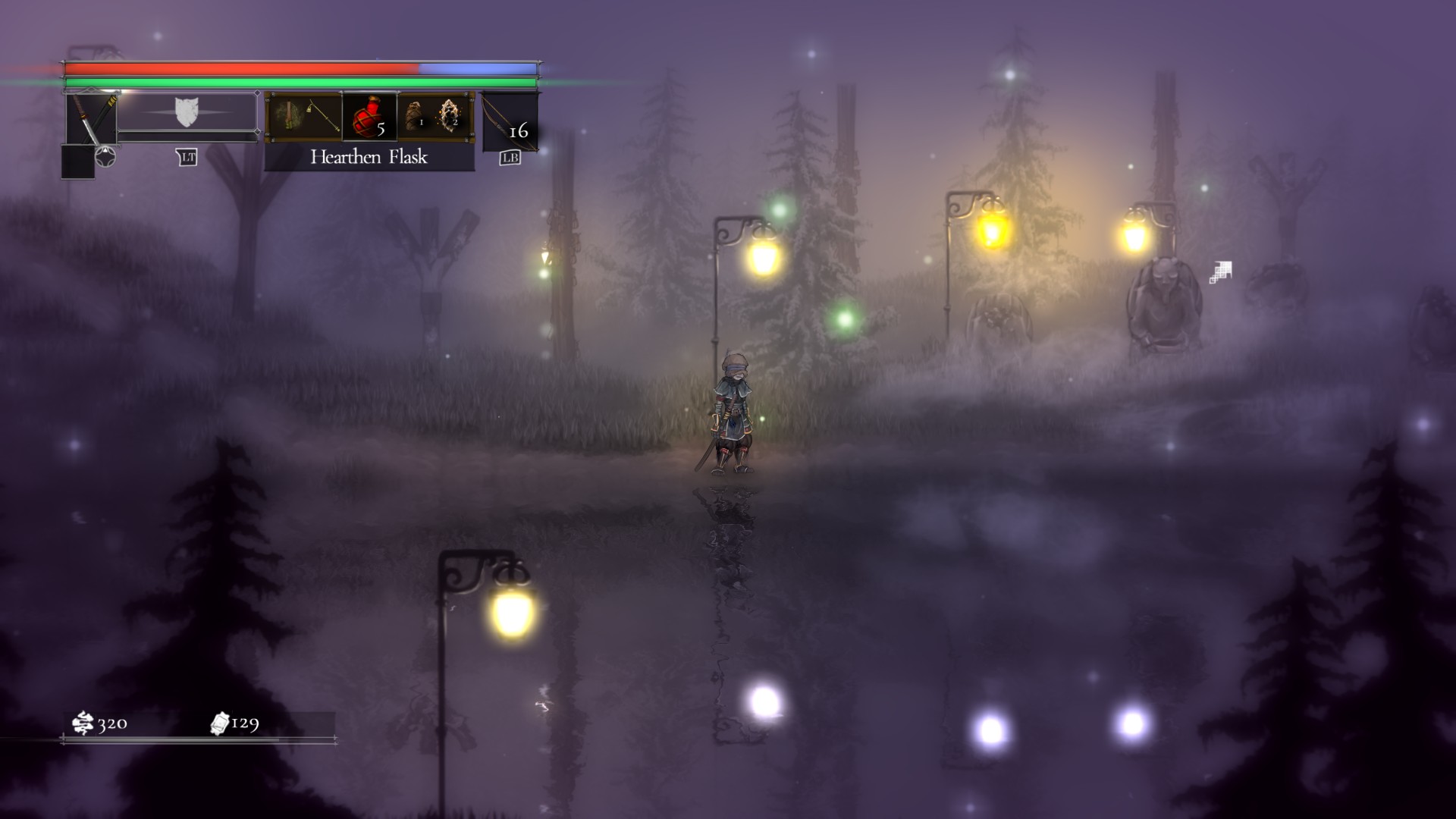Viewport: 1456px width, 819px height.
Task: Click the bow ranged weapon slot
Action: pyautogui.click(x=509, y=120)
